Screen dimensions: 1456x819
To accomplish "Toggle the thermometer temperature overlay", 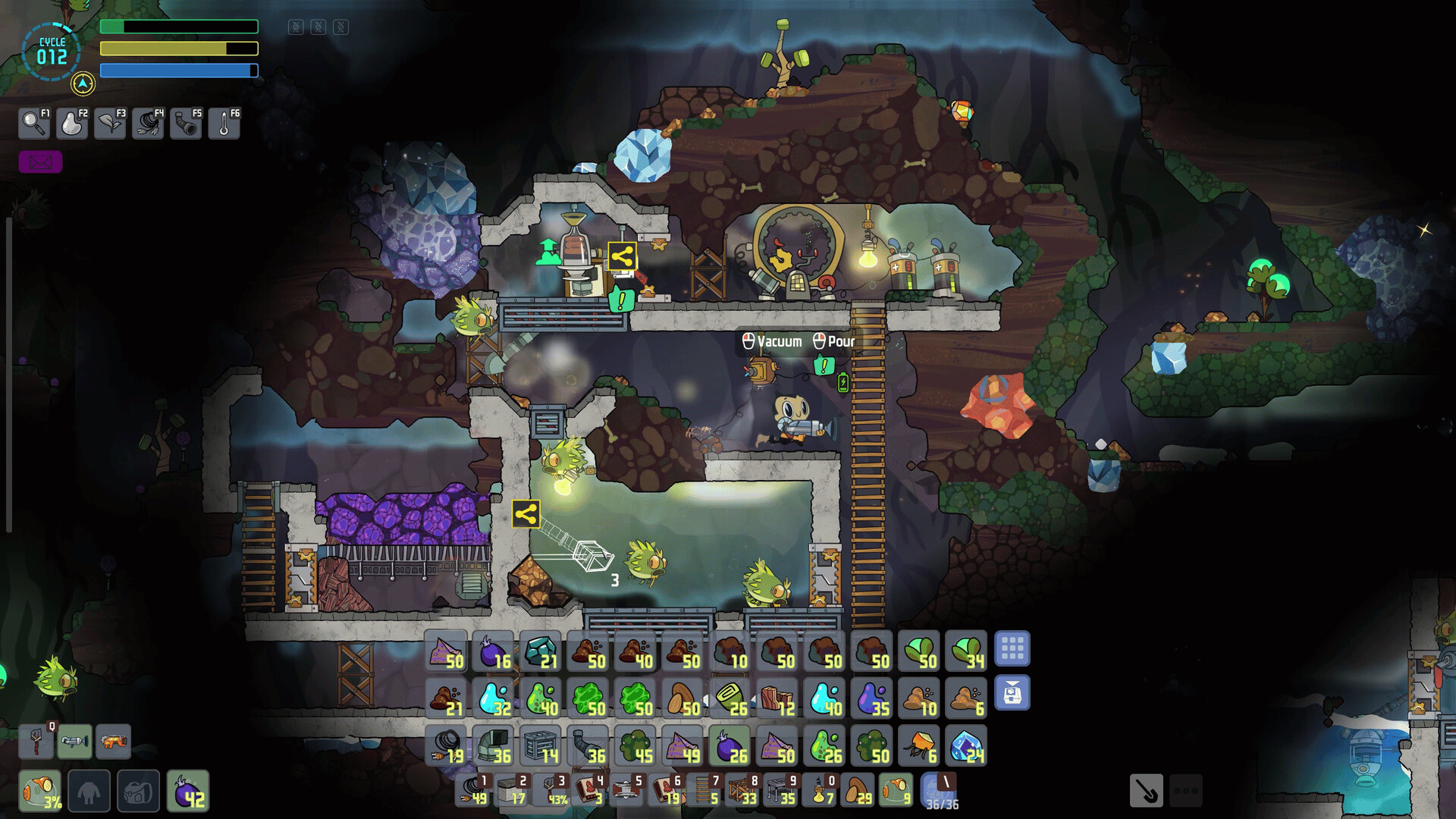I will click(224, 123).
